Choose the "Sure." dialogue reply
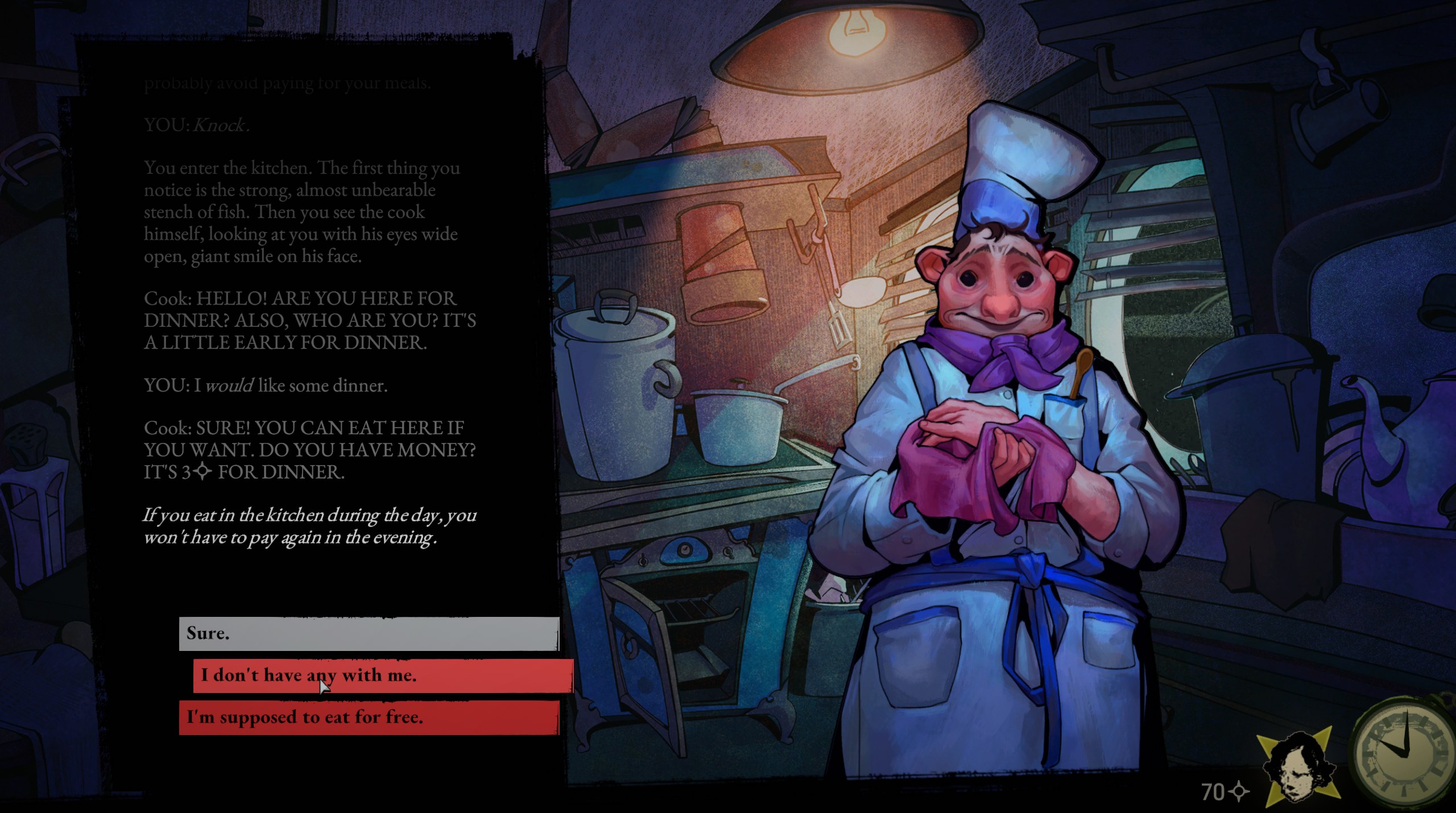1456x813 pixels. (x=369, y=633)
